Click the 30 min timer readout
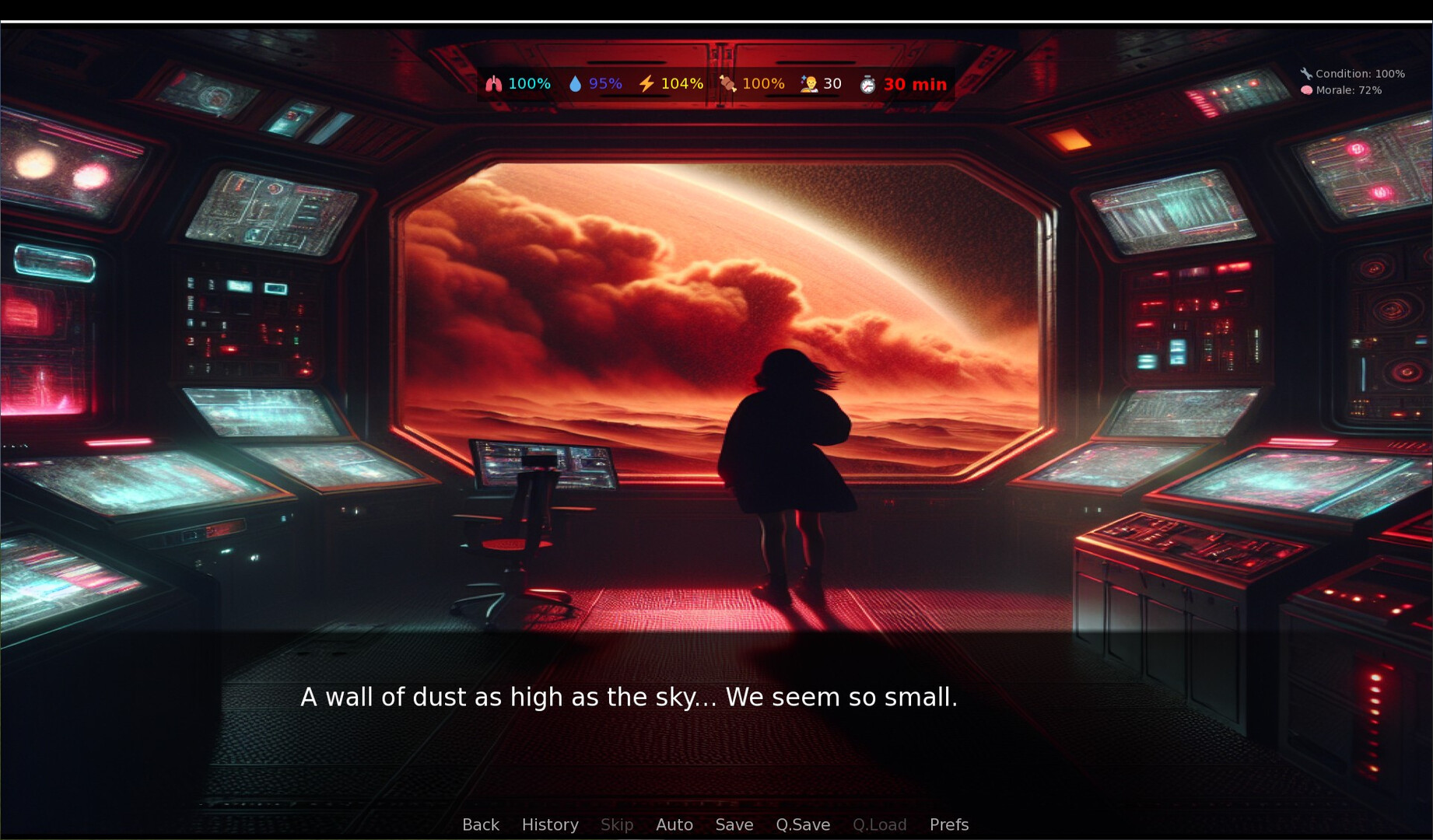1433x840 pixels. coord(916,84)
